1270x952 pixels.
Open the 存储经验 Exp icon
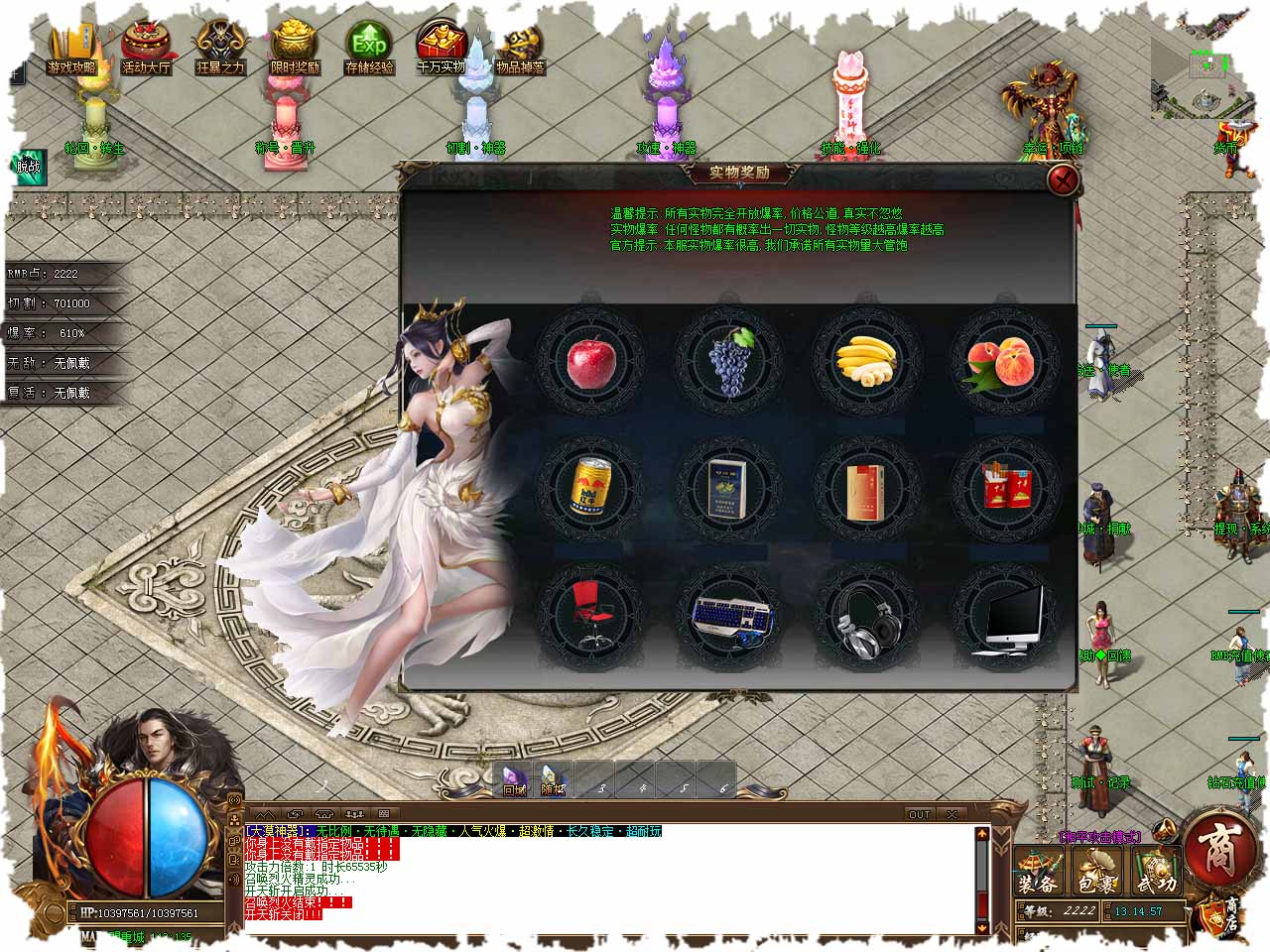coord(369,47)
